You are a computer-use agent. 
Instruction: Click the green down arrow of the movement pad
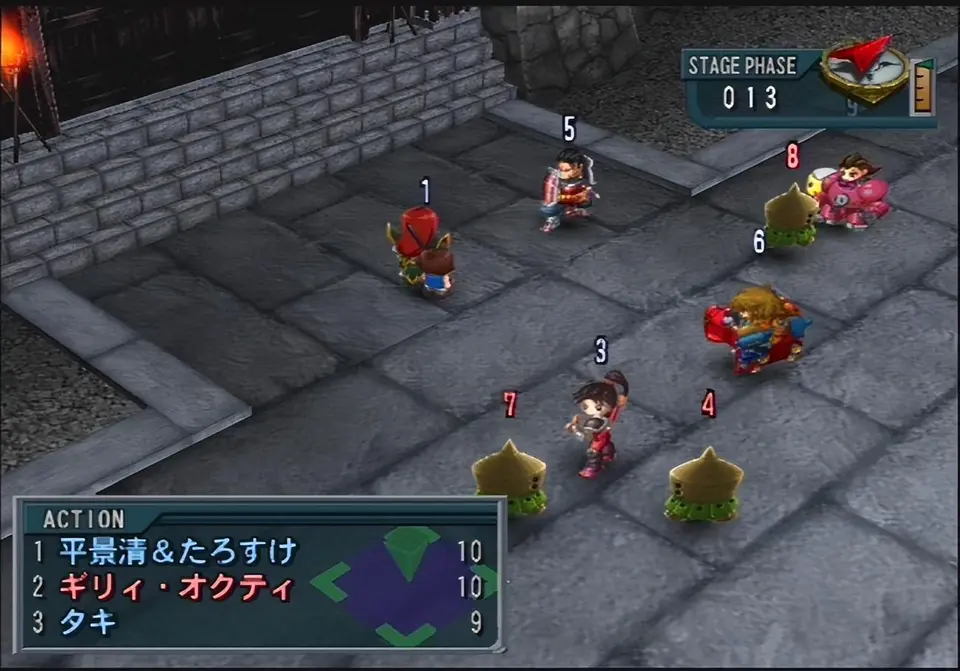click(406, 633)
